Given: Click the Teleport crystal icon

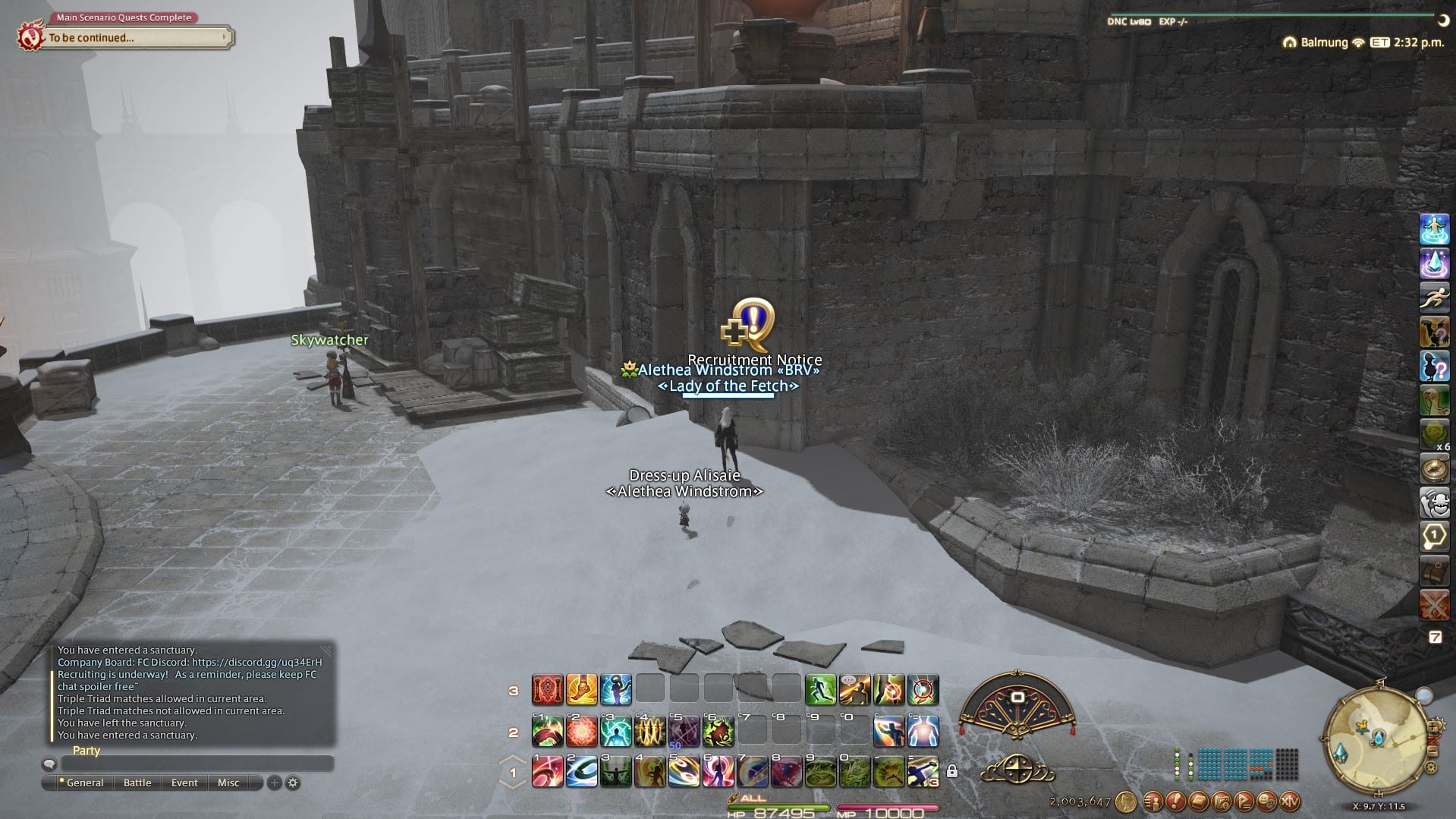Looking at the screenshot, I should point(1434,263).
